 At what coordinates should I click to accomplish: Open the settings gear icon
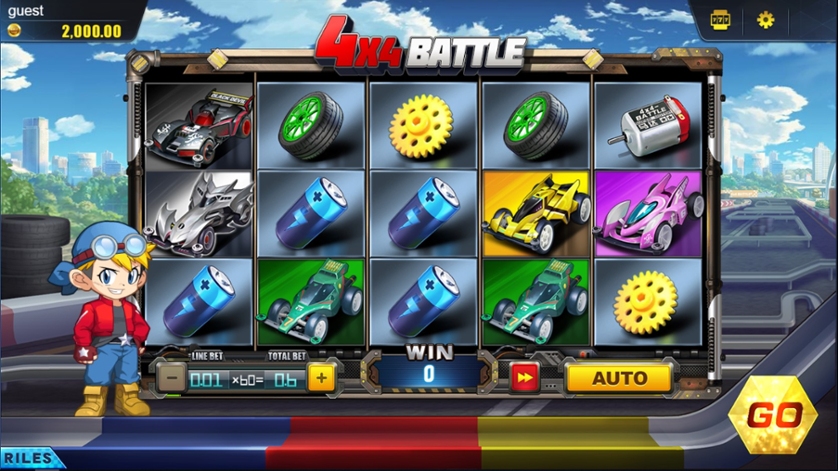[x=765, y=19]
